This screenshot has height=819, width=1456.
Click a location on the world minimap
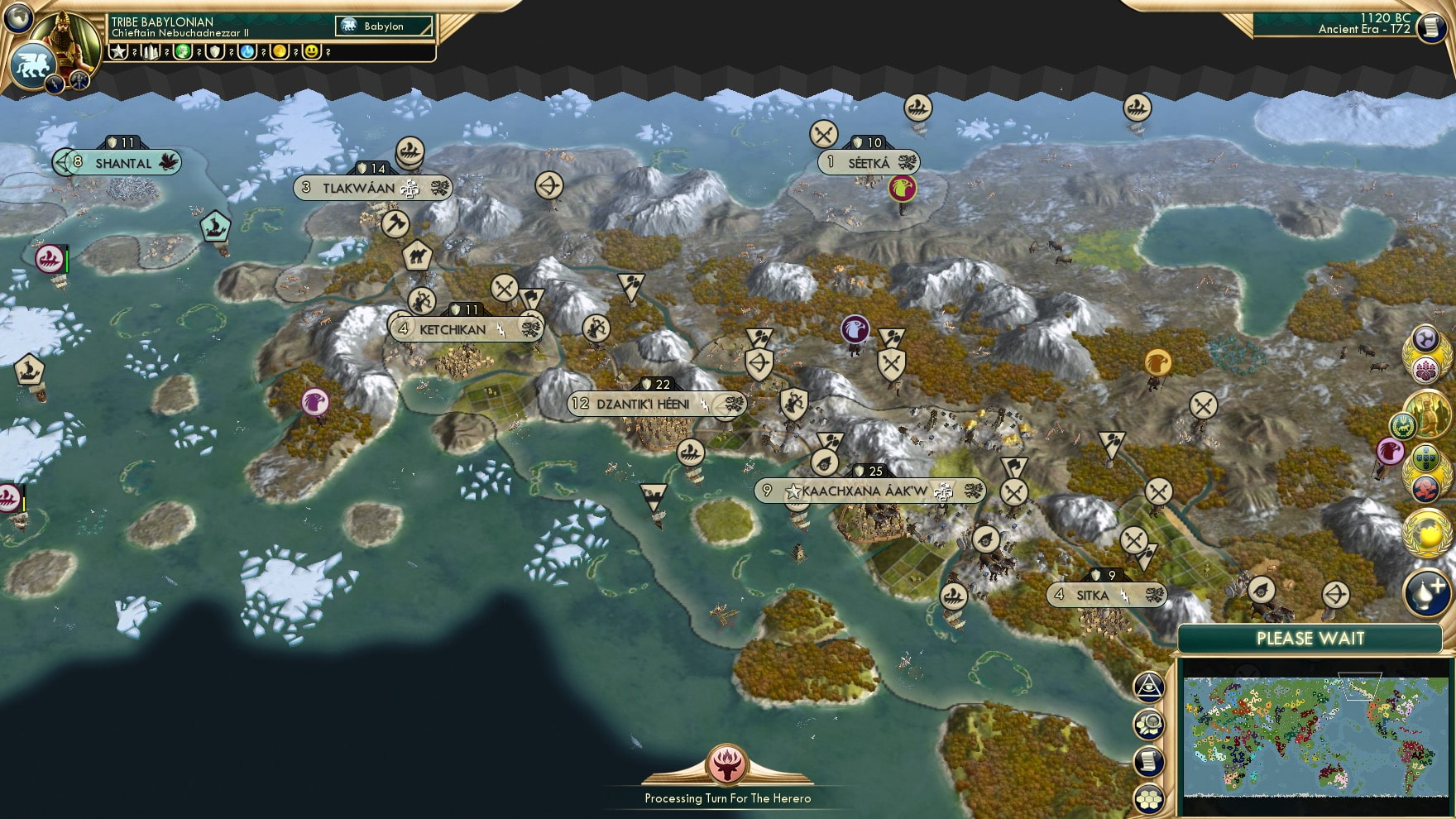1315,736
